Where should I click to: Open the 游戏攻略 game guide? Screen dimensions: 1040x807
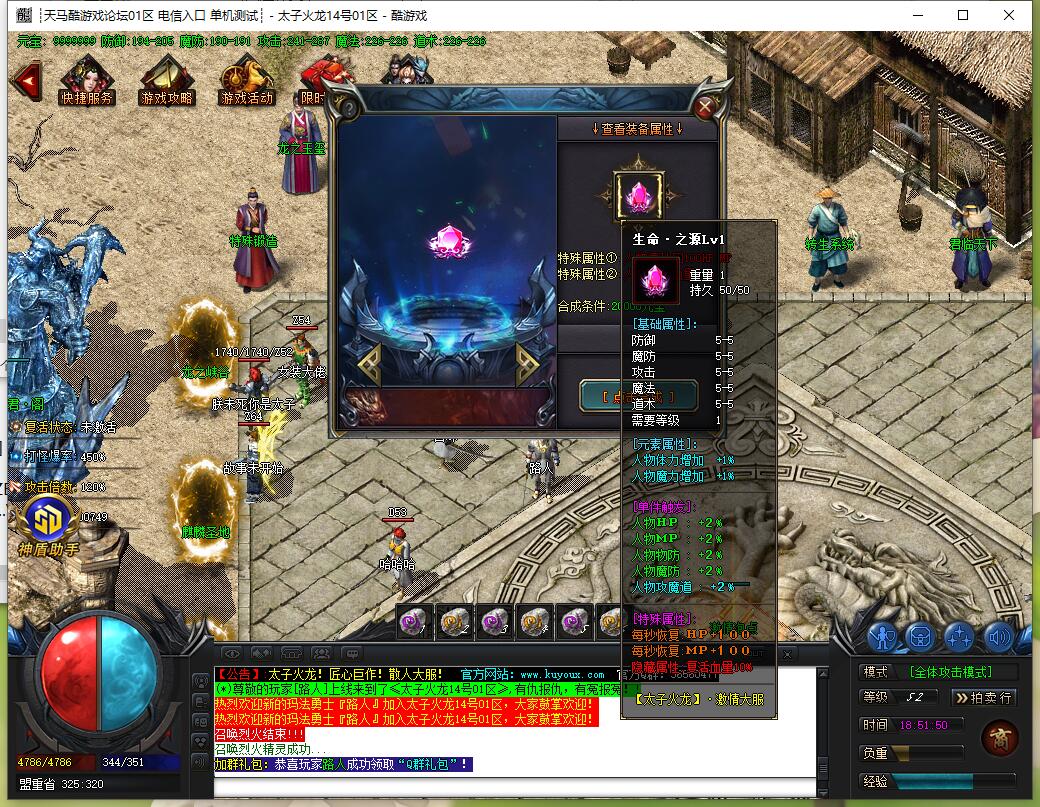point(167,80)
